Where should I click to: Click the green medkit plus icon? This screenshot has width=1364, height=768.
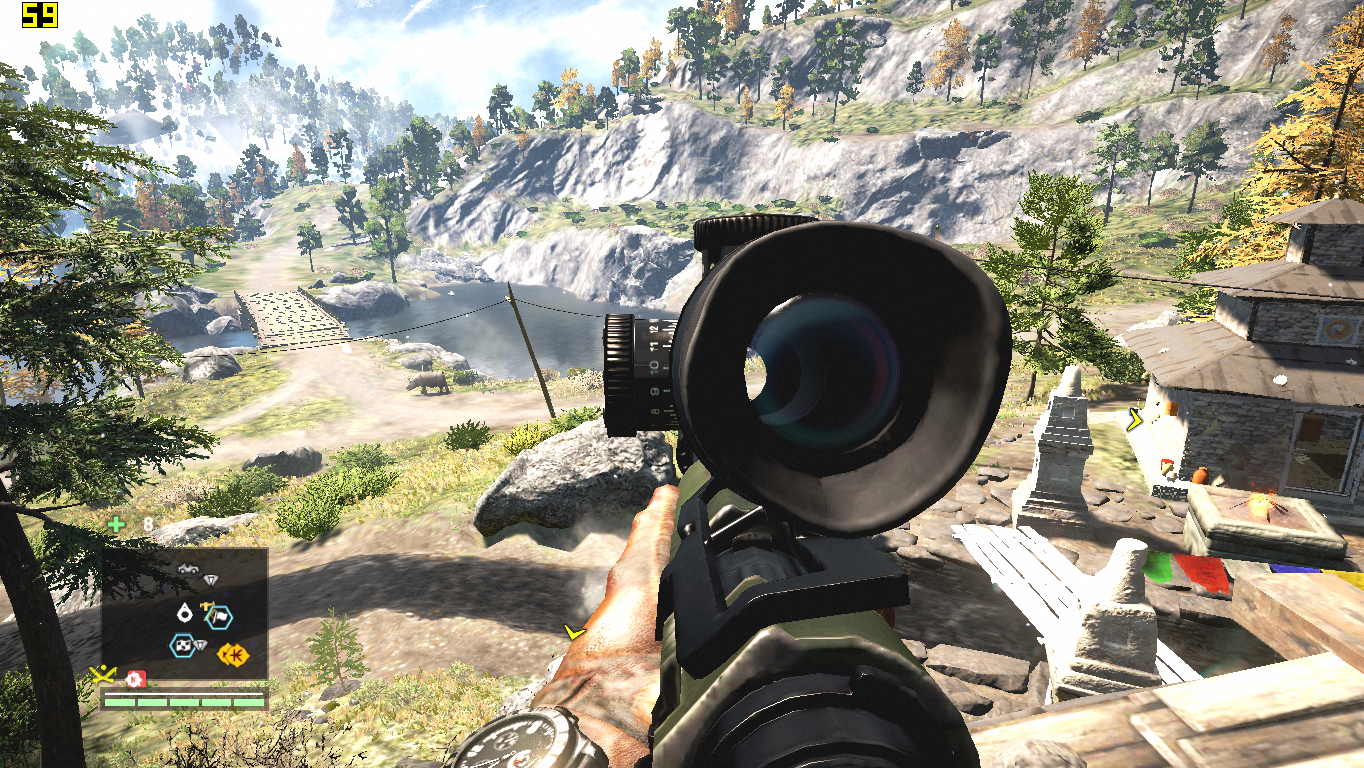[x=116, y=525]
